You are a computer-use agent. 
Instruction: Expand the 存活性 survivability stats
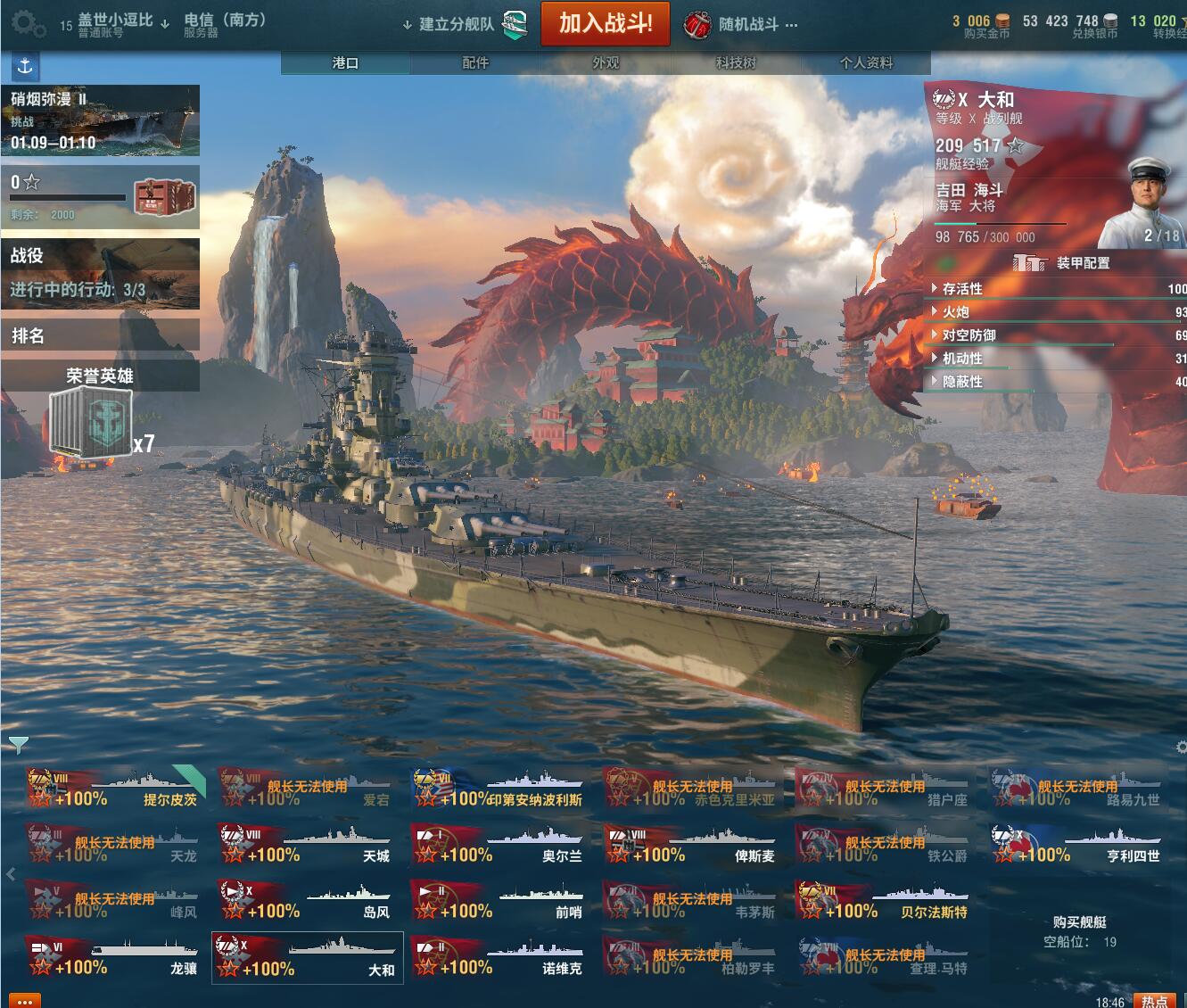[x=962, y=289]
